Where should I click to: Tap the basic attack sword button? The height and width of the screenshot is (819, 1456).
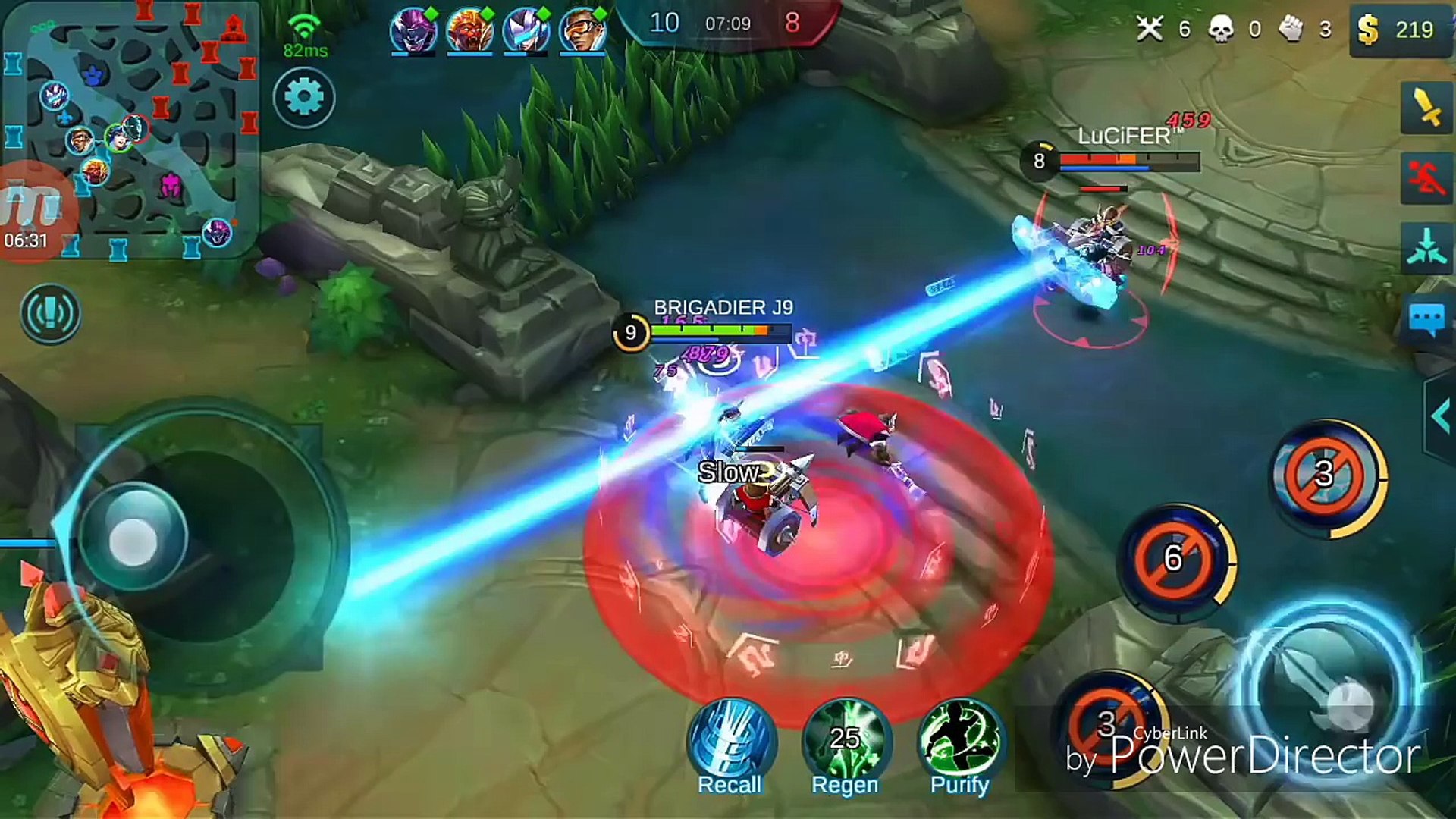coord(1329,690)
